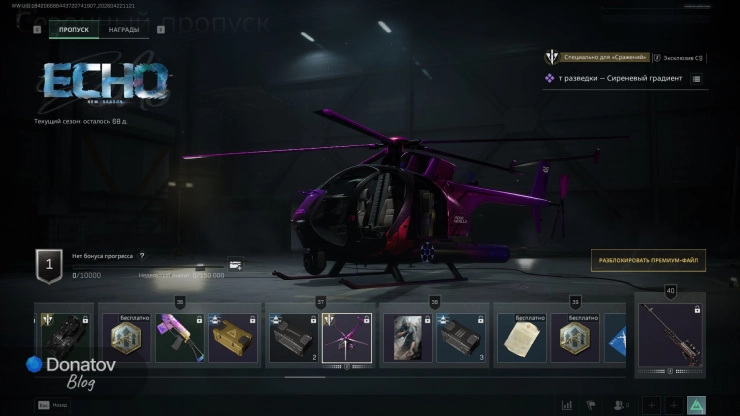Open the help question mark for progress bonus
Screen dimensions: 740x416
coord(142,256)
